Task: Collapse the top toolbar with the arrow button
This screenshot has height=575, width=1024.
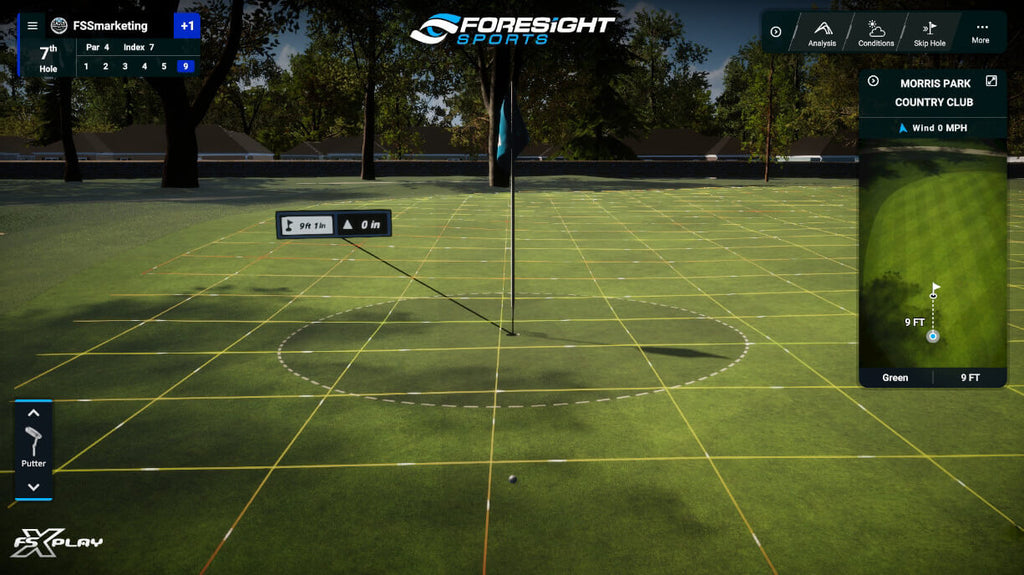Action: pos(776,32)
